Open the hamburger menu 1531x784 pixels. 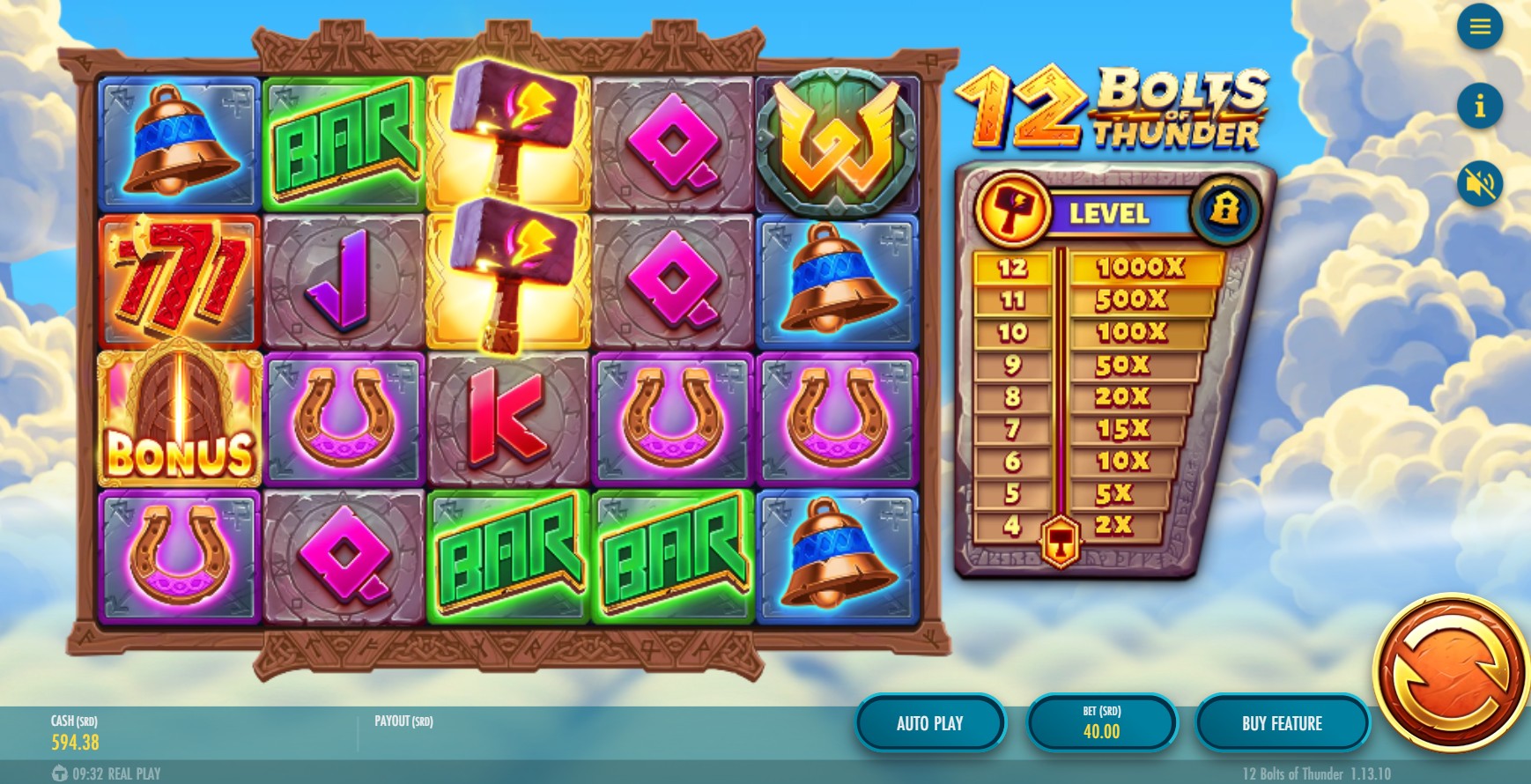tap(1479, 27)
